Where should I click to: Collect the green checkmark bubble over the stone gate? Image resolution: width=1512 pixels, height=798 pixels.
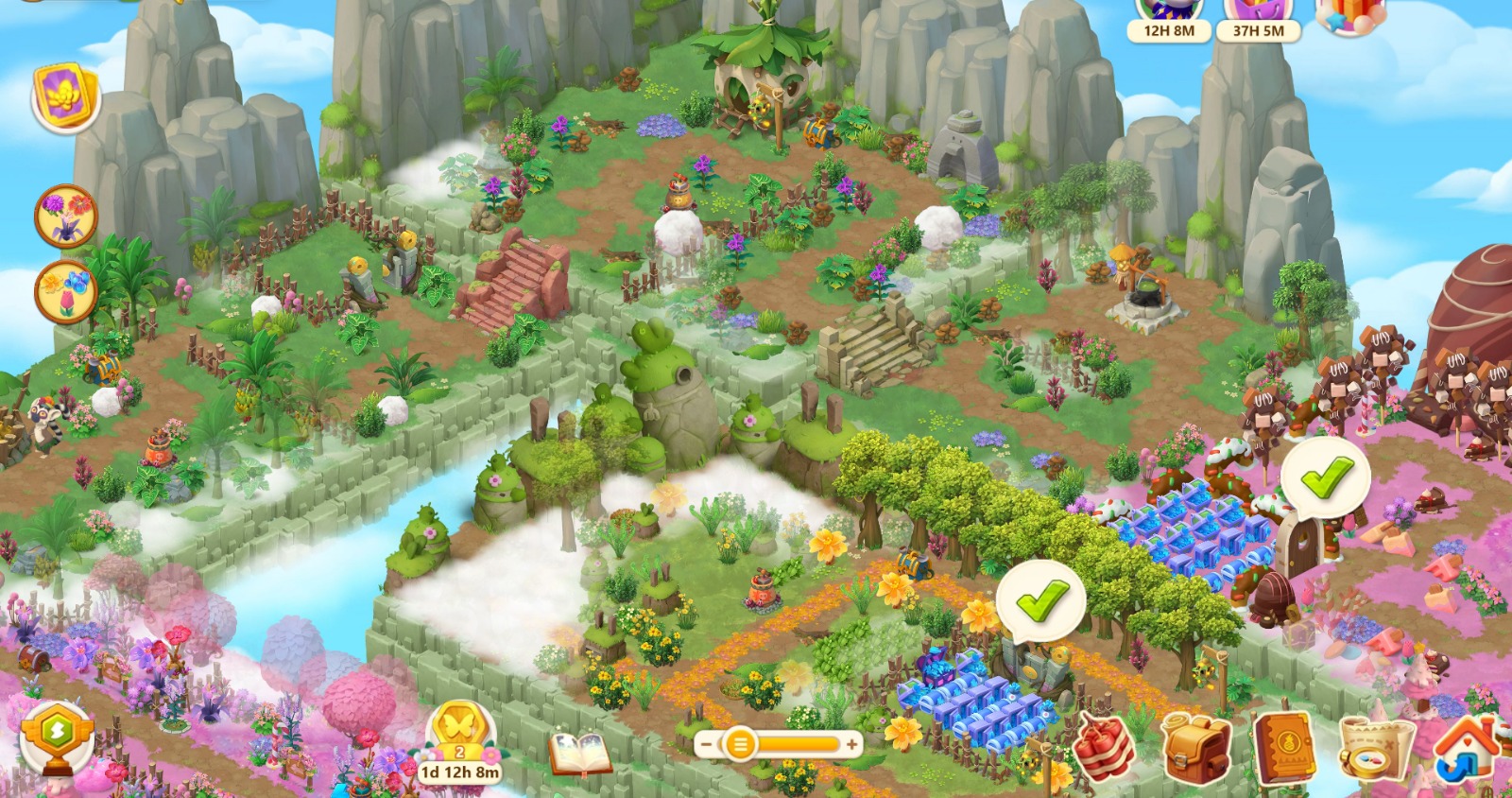(x=1040, y=601)
